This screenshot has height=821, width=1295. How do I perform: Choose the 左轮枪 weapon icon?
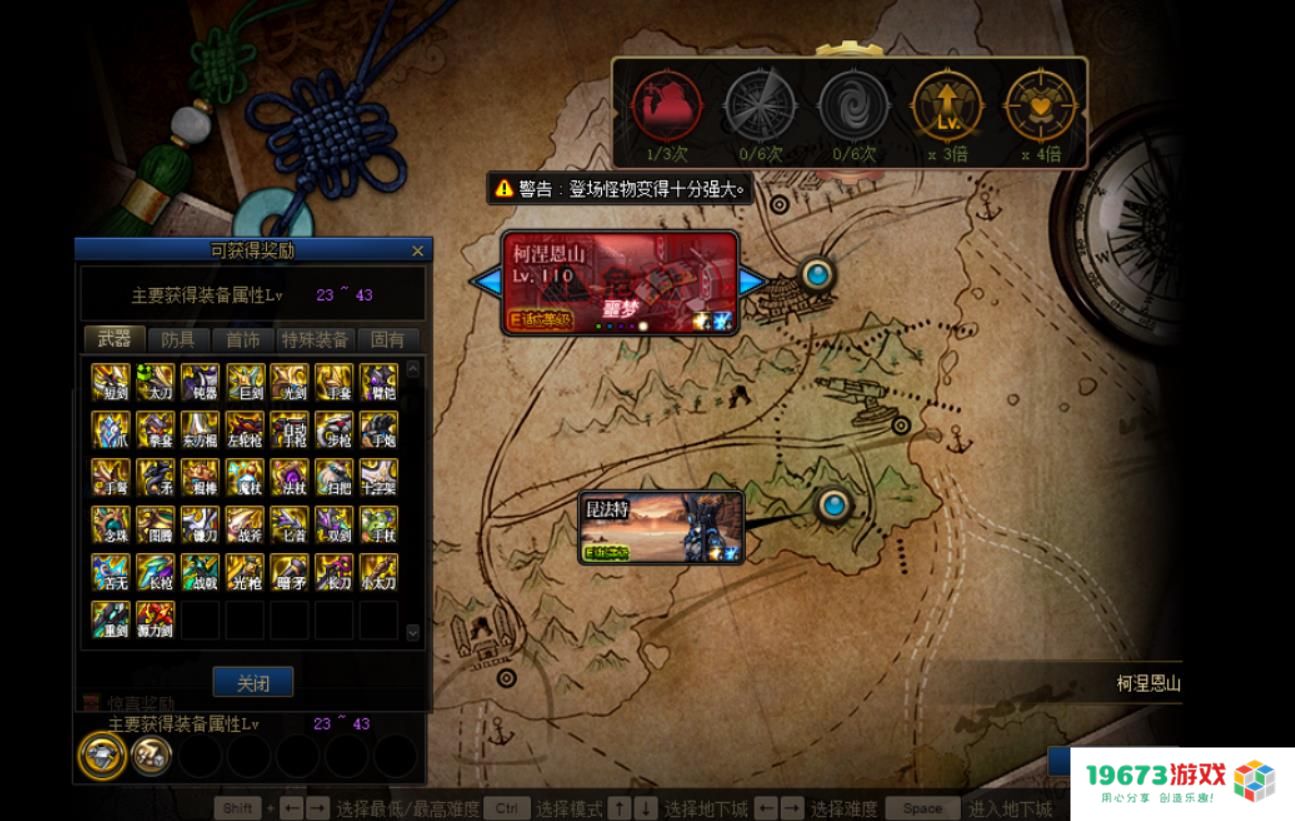pyautogui.click(x=245, y=430)
